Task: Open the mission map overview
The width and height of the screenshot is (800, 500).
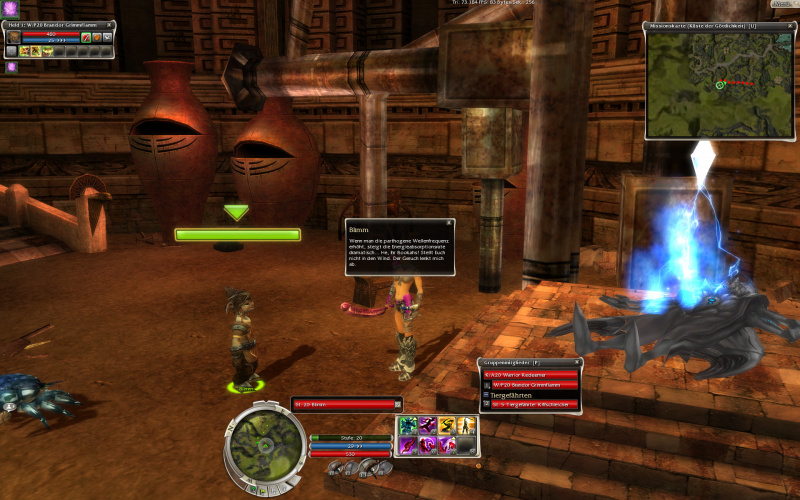Action: [x=718, y=85]
